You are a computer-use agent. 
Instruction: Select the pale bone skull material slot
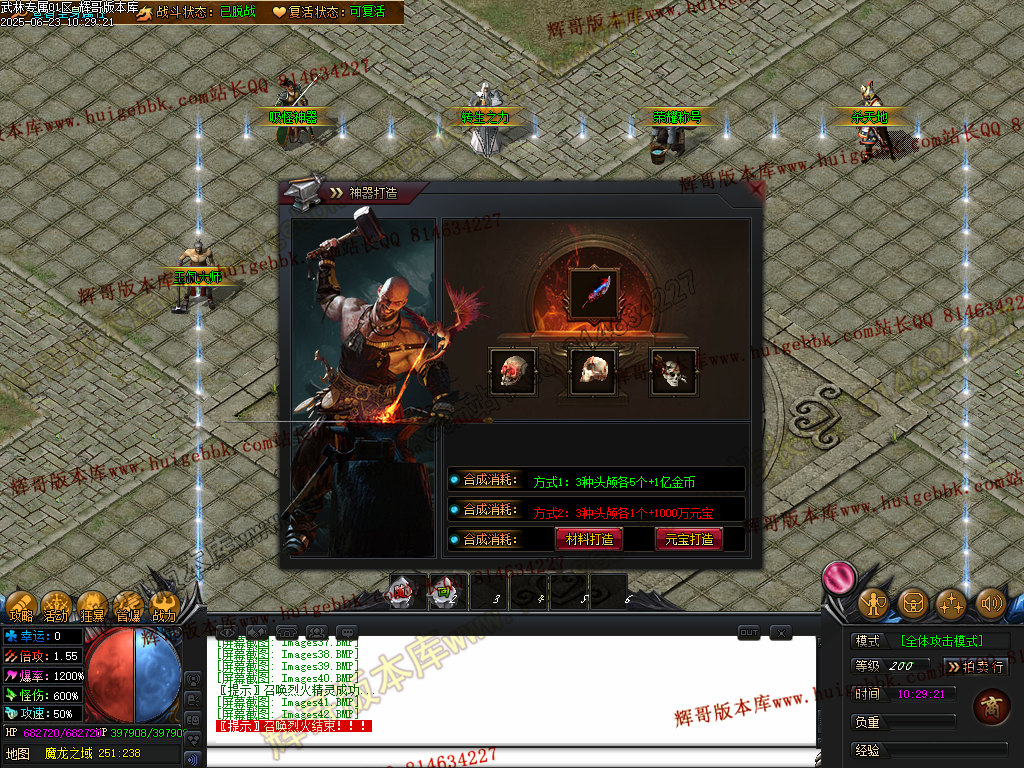594,371
